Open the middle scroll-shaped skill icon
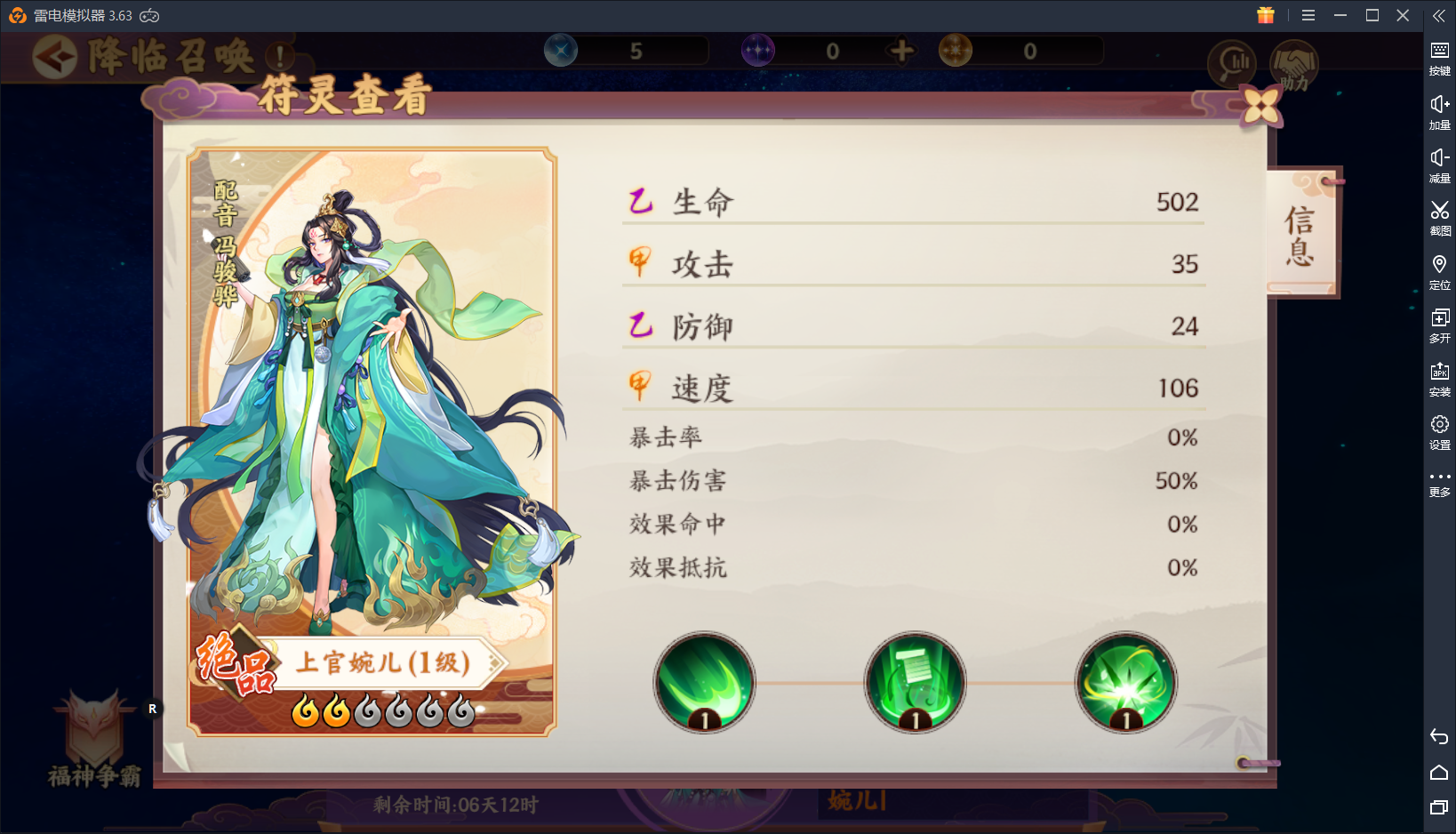Viewport: 1456px width, 834px height. coord(915,683)
